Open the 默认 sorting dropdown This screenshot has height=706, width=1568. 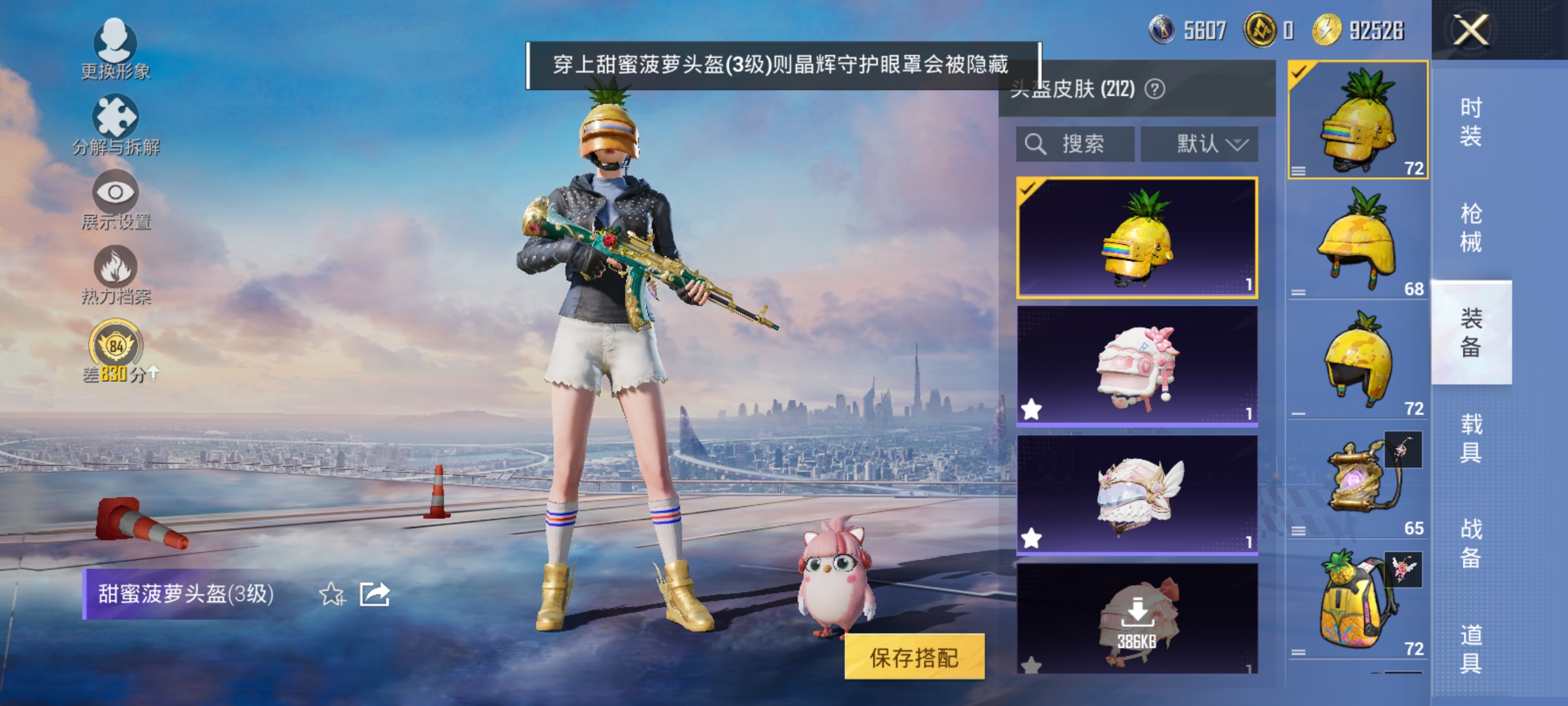pos(1200,143)
